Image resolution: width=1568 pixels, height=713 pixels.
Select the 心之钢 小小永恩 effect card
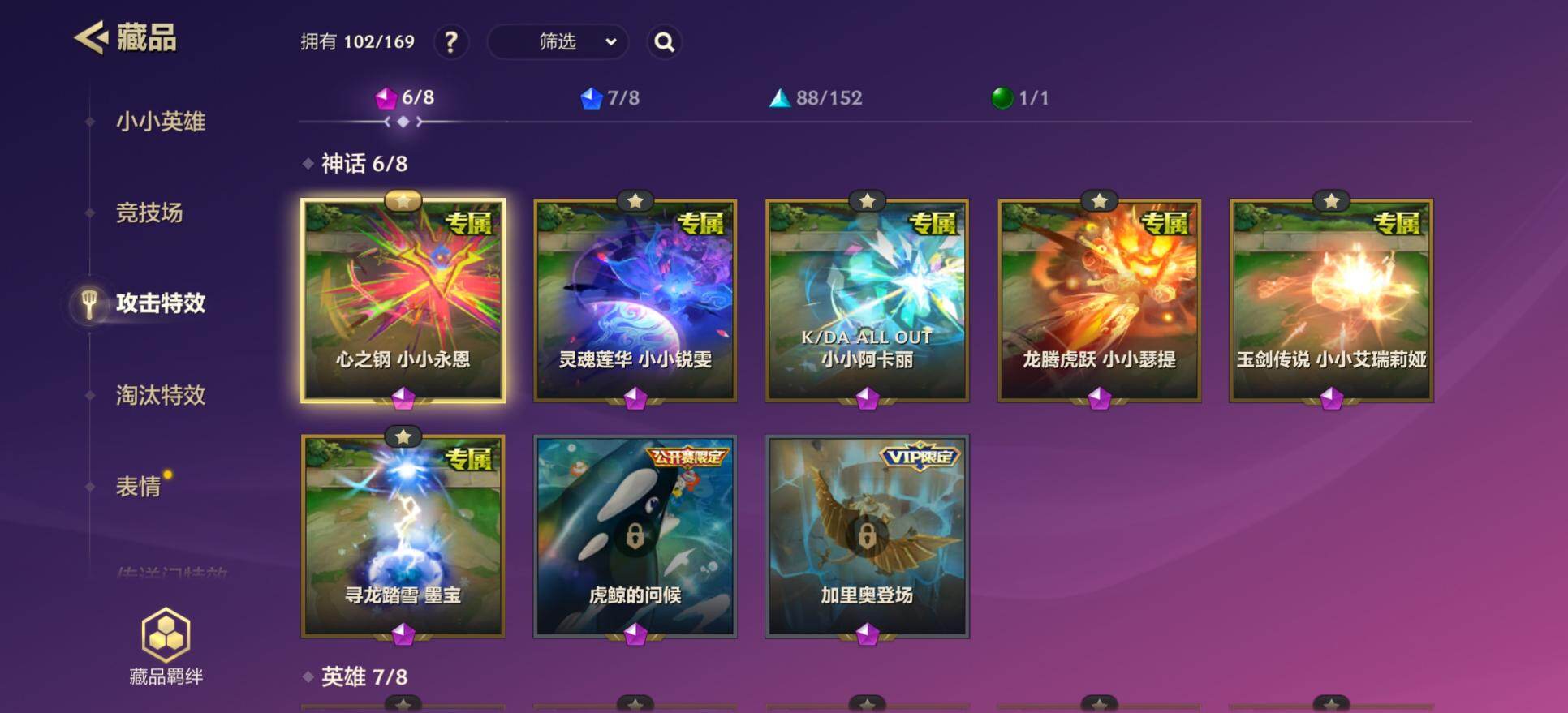click(x=403, y=300)
